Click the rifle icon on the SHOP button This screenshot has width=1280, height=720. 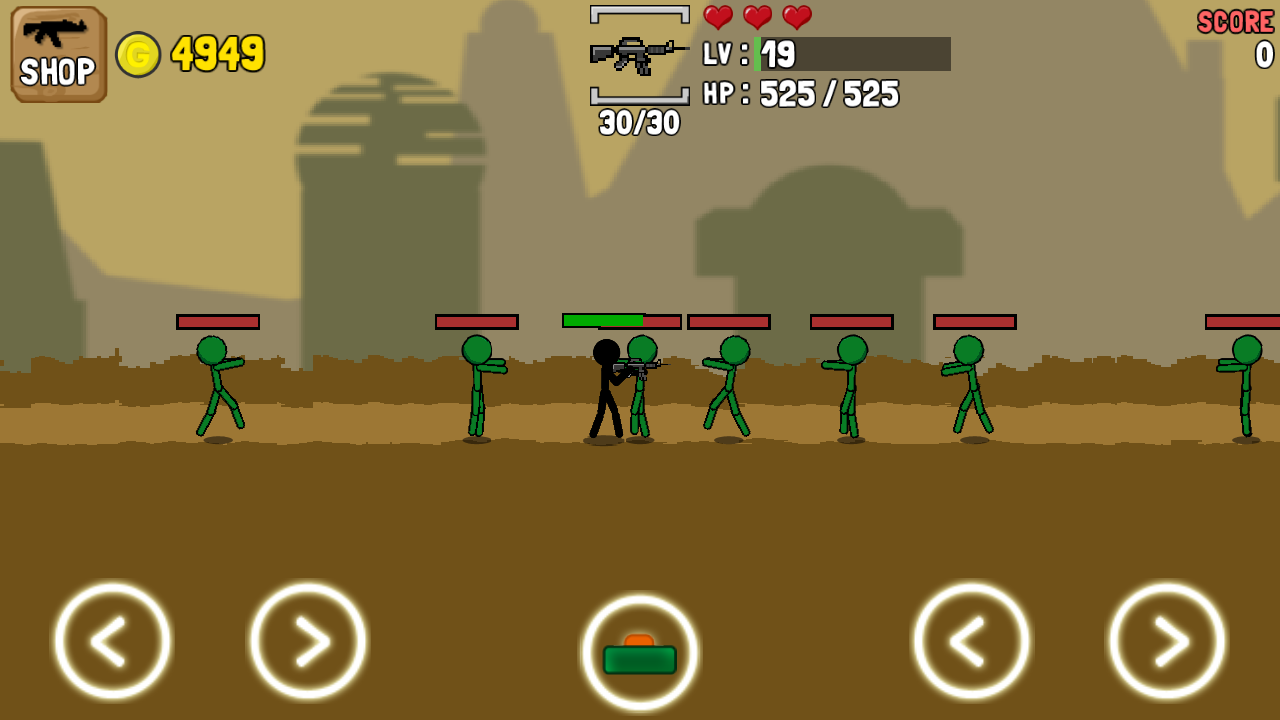point(53,30)
